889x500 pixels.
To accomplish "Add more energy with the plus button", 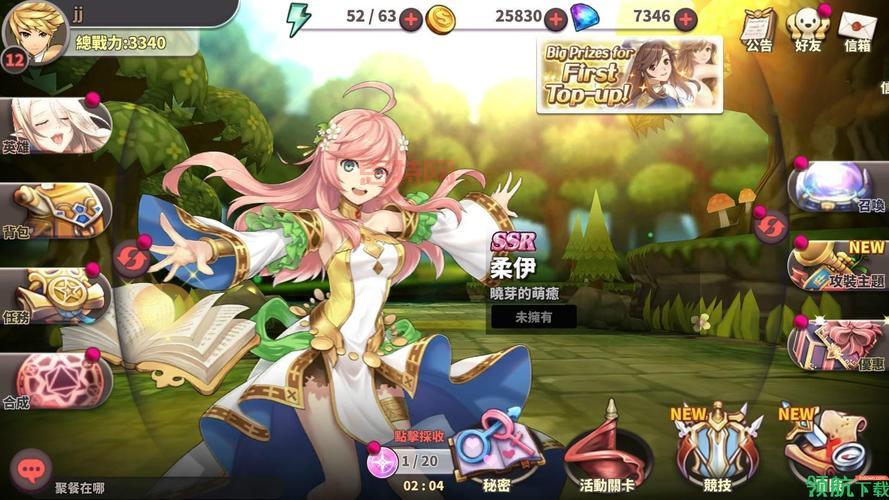I will (x=410, y=18).
